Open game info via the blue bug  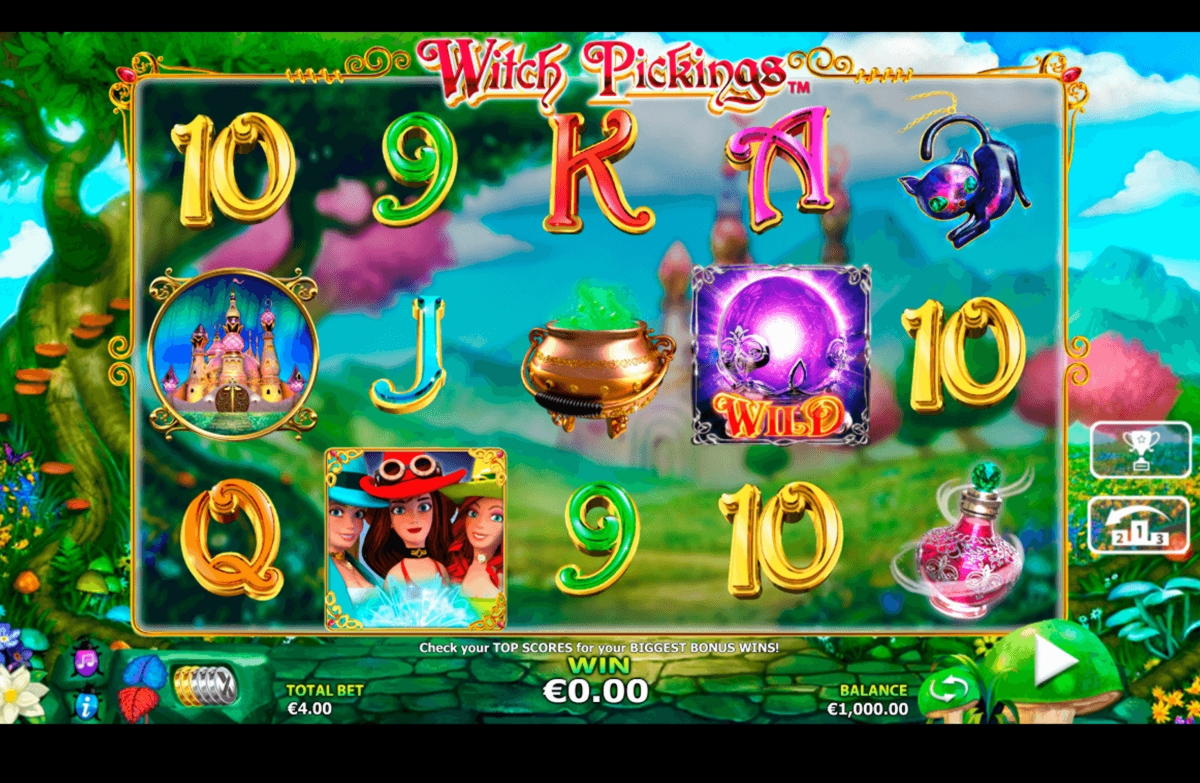click(86, 705)
